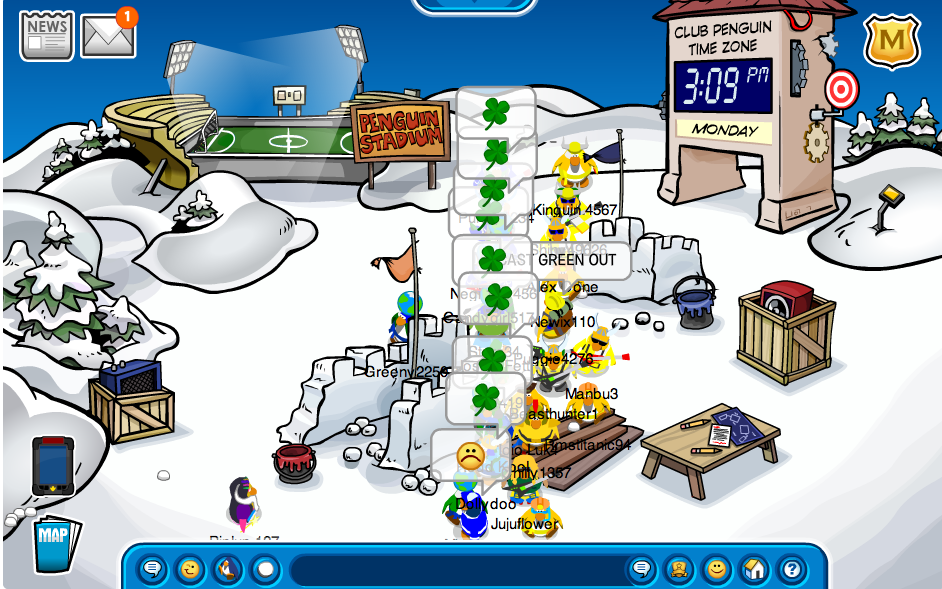
Task: Open the spy phone
Action: click(x=53, y=464)
